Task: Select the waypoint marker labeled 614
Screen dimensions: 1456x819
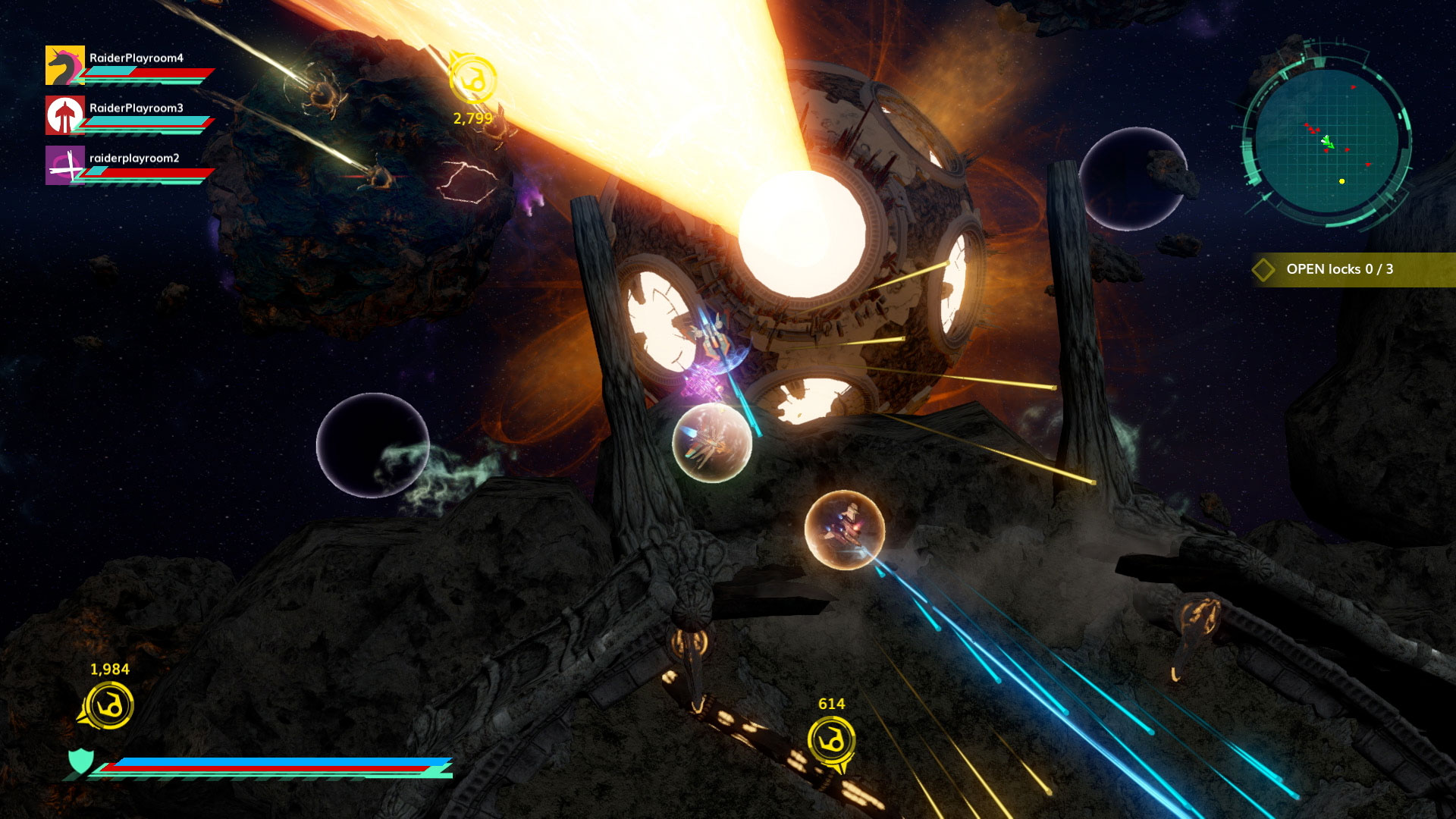Action: tap(831, 740)
